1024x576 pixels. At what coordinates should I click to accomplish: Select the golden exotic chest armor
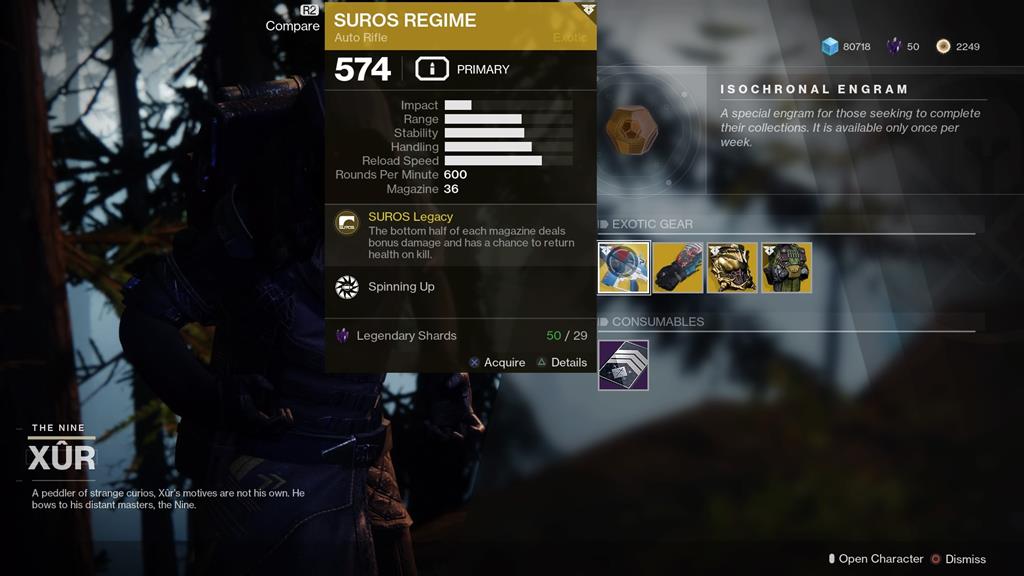pos(732,268)
